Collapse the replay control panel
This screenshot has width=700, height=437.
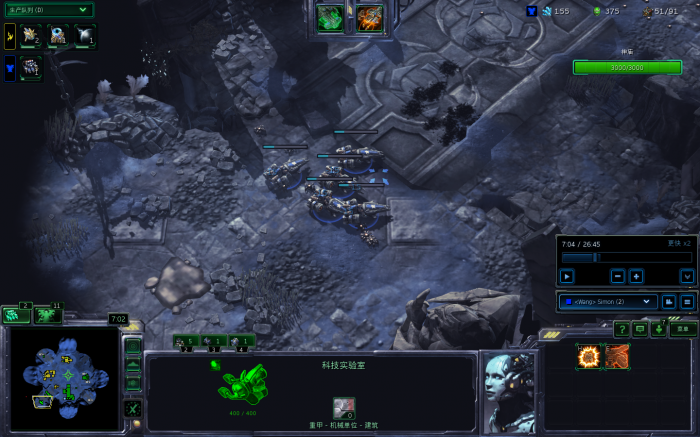point(687,276)
